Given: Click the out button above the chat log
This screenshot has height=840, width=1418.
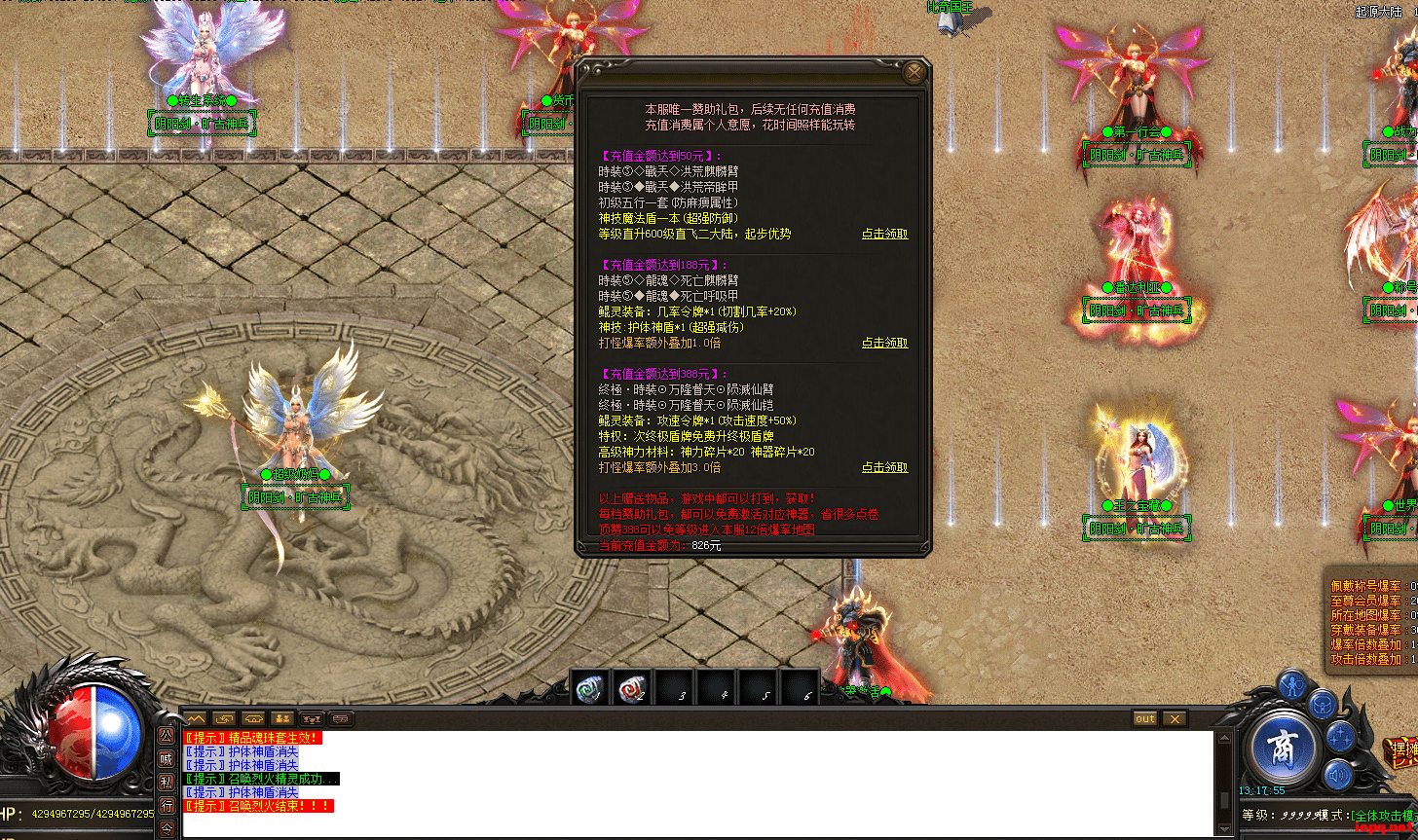Looking at the screenshot, I should click(x=1143, y=718).
